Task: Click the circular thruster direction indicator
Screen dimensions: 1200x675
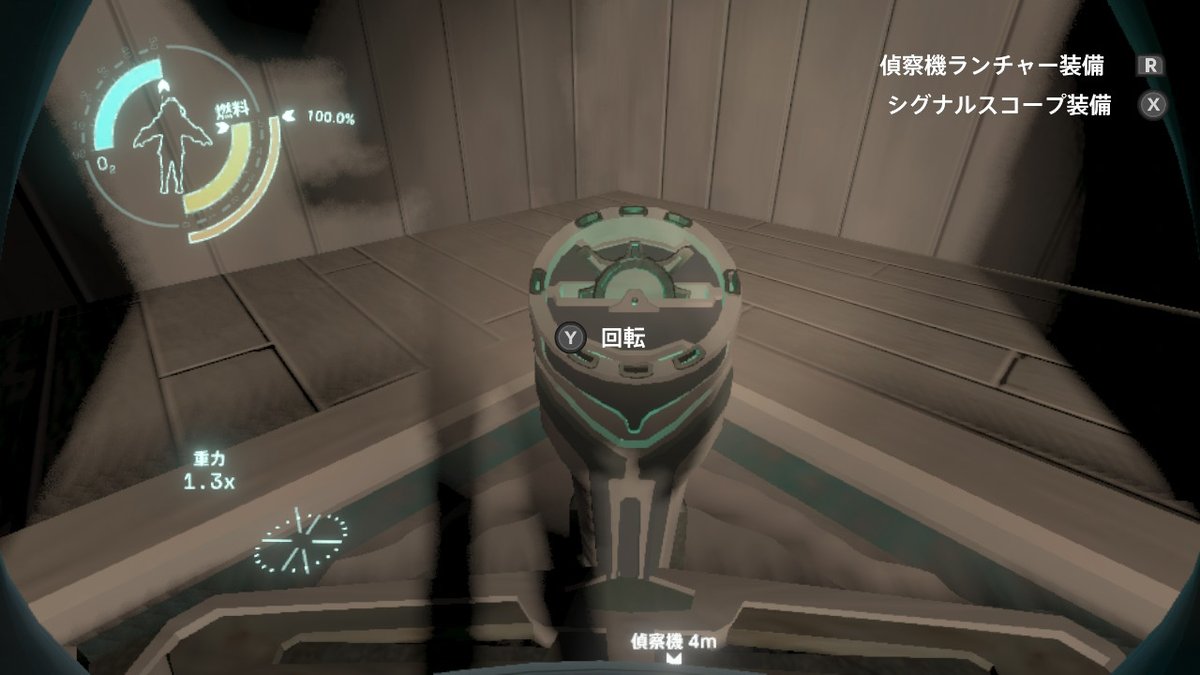Action: (299, 539)
